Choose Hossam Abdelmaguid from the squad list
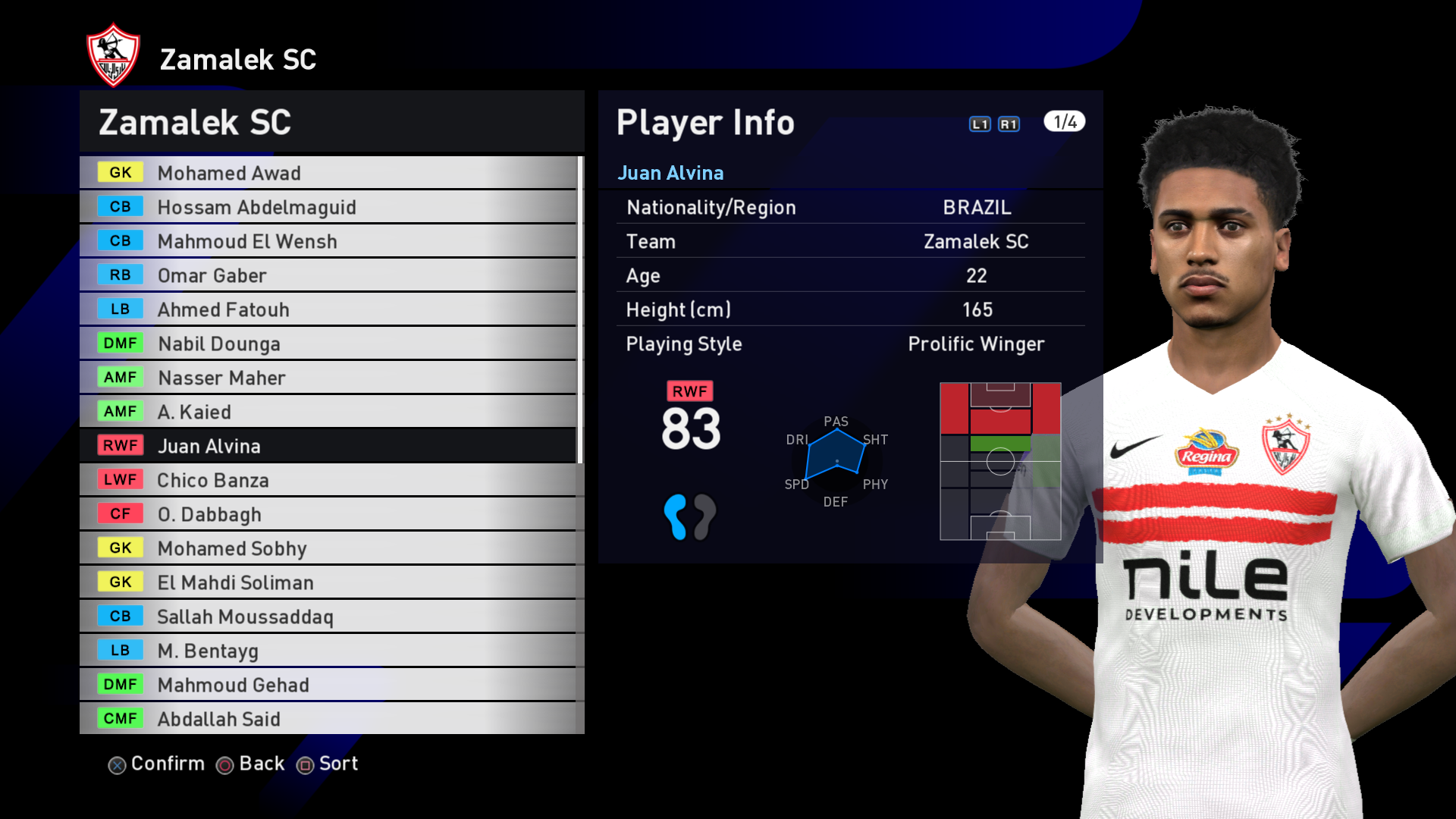Image resolution: width=1456 pixels, height=819 pixels. (x=328, y=207)
